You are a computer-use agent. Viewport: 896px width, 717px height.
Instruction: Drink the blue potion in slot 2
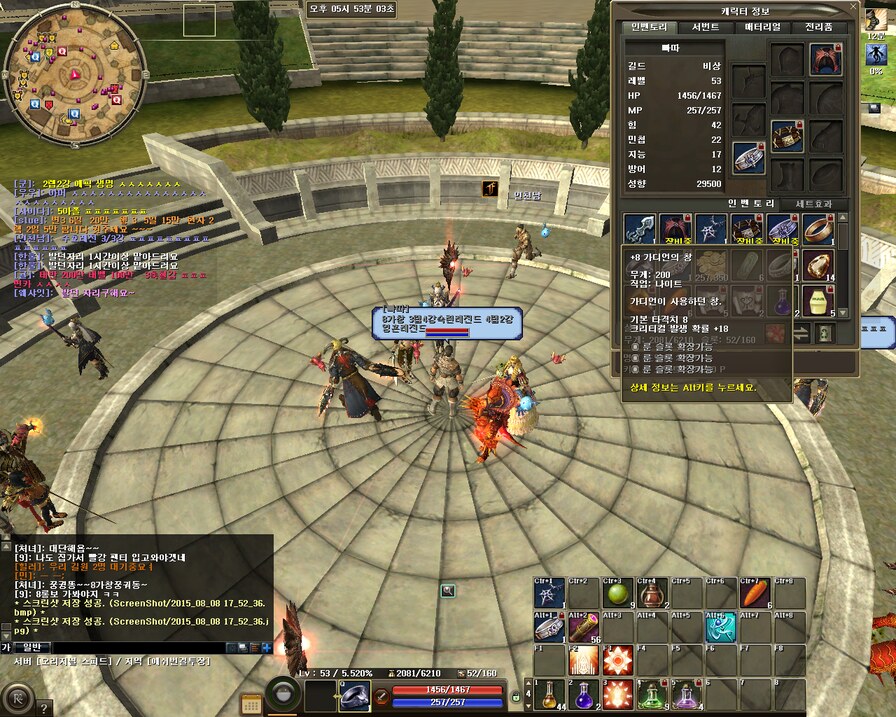click(583, 693)
